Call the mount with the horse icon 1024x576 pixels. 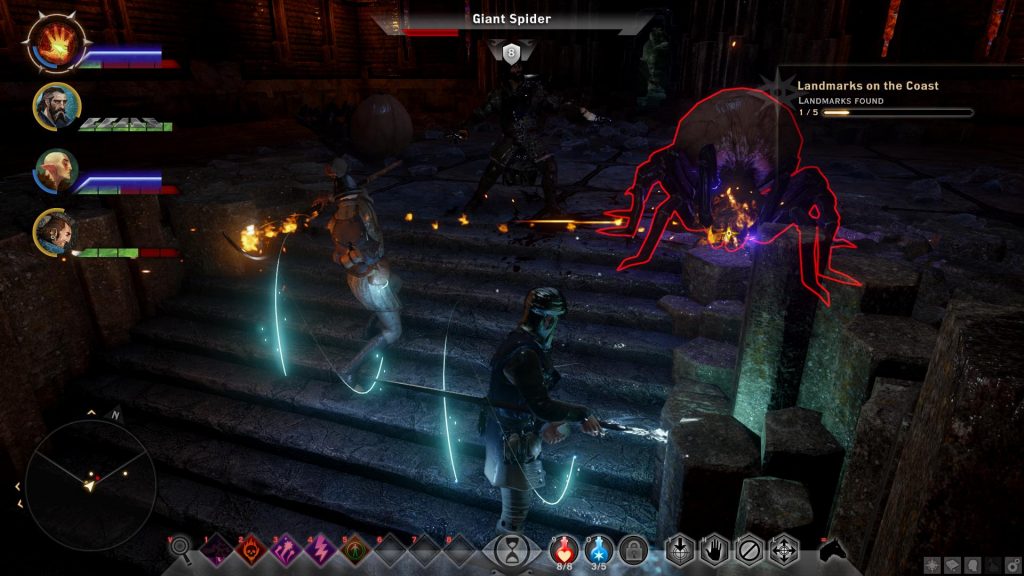[832, 549]
